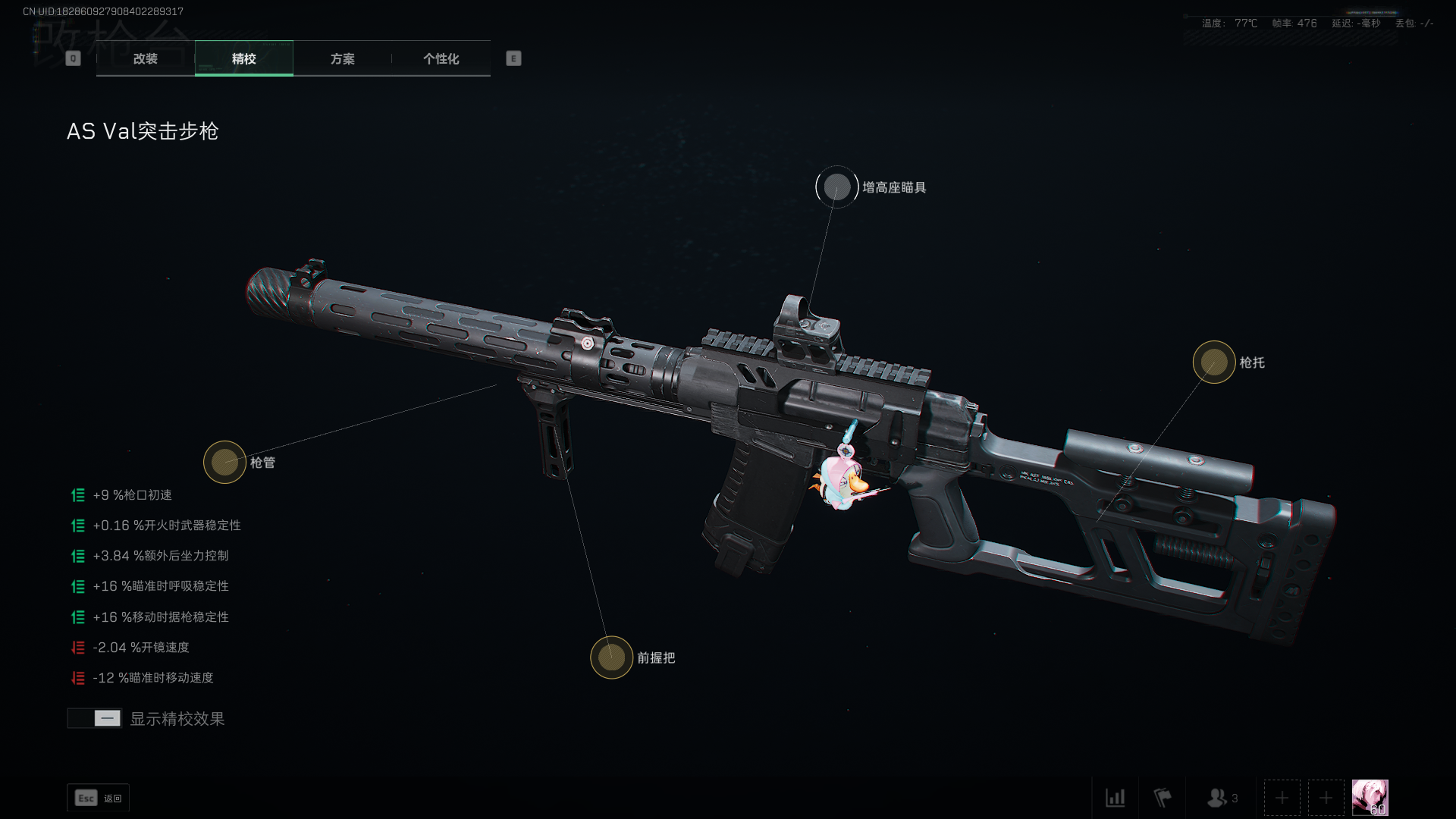1456x819 pixels.
Task: Open the 方案 tab
Action: [x=342, y=58]
